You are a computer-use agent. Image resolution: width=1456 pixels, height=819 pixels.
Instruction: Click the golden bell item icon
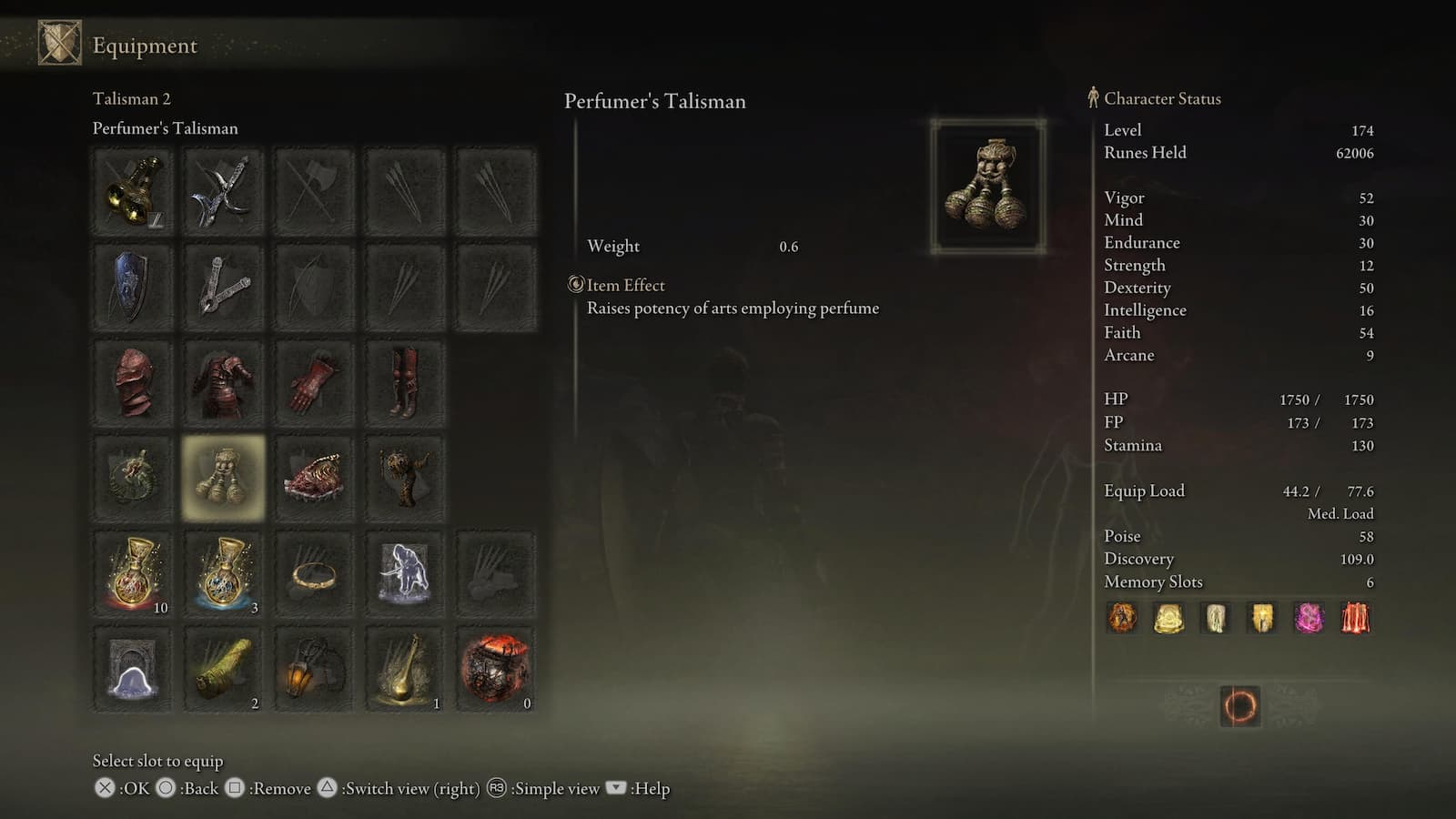click(x=405, y=669)
